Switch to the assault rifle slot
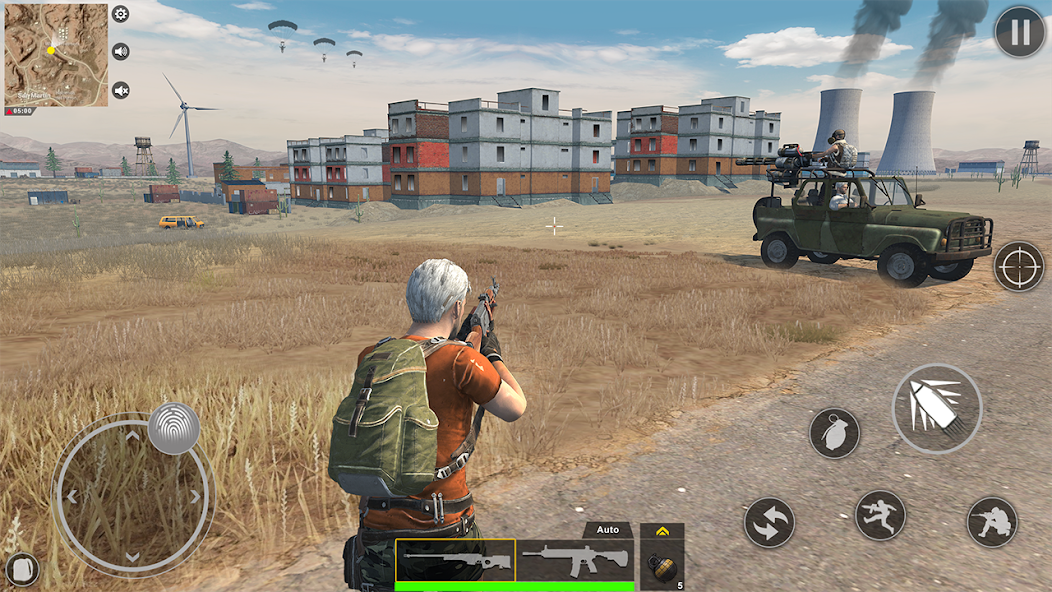 [576, 560]
